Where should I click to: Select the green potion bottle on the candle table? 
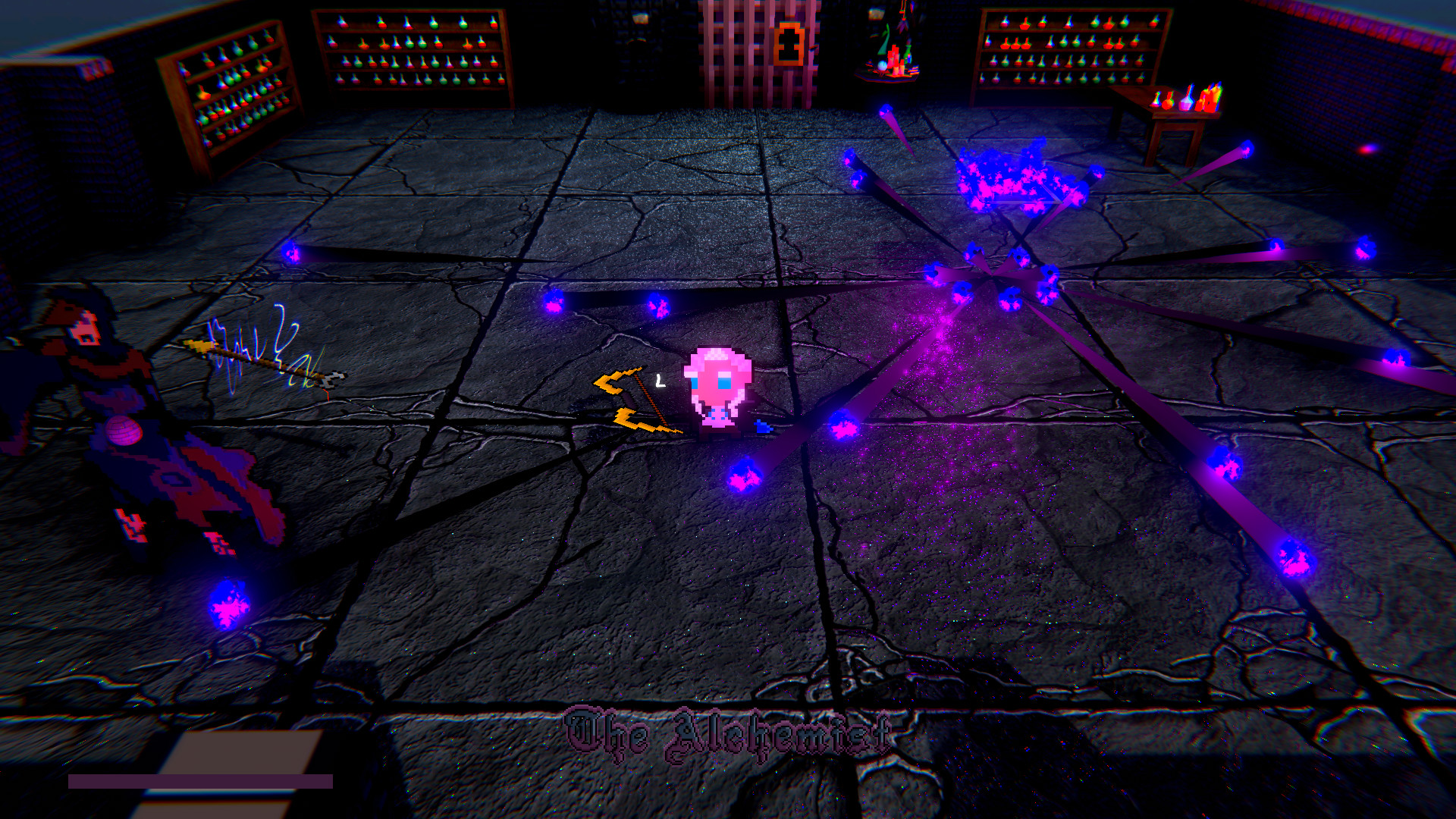pos(908,55)
